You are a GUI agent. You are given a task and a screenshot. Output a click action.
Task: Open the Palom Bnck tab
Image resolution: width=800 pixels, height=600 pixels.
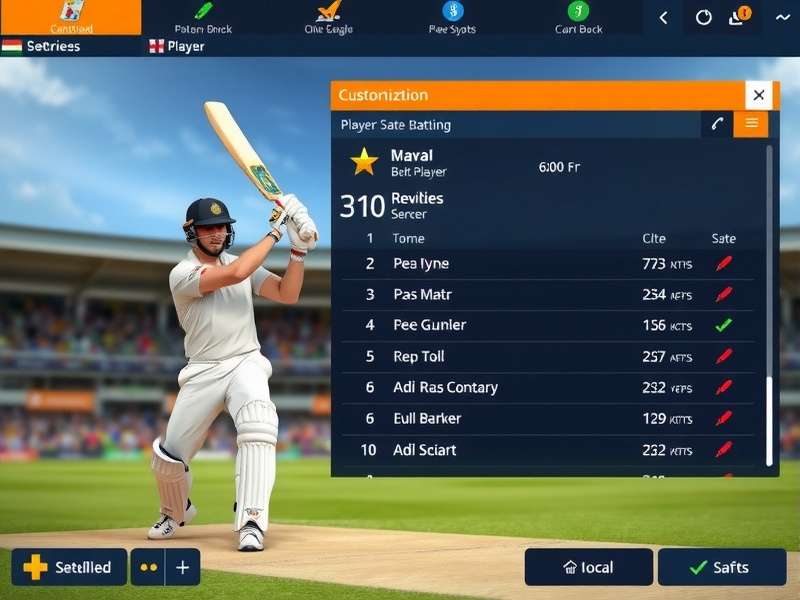click(203, 17)
